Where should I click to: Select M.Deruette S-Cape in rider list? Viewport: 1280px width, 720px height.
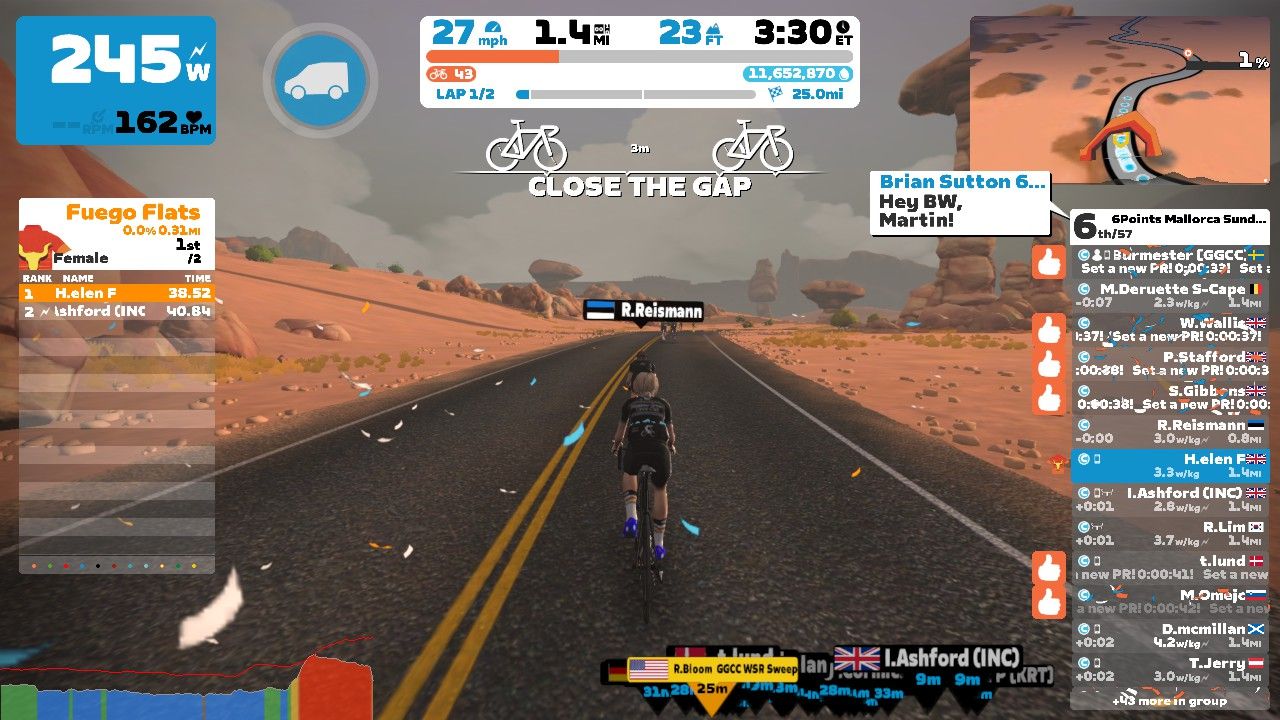click(x=1170, y=295)
